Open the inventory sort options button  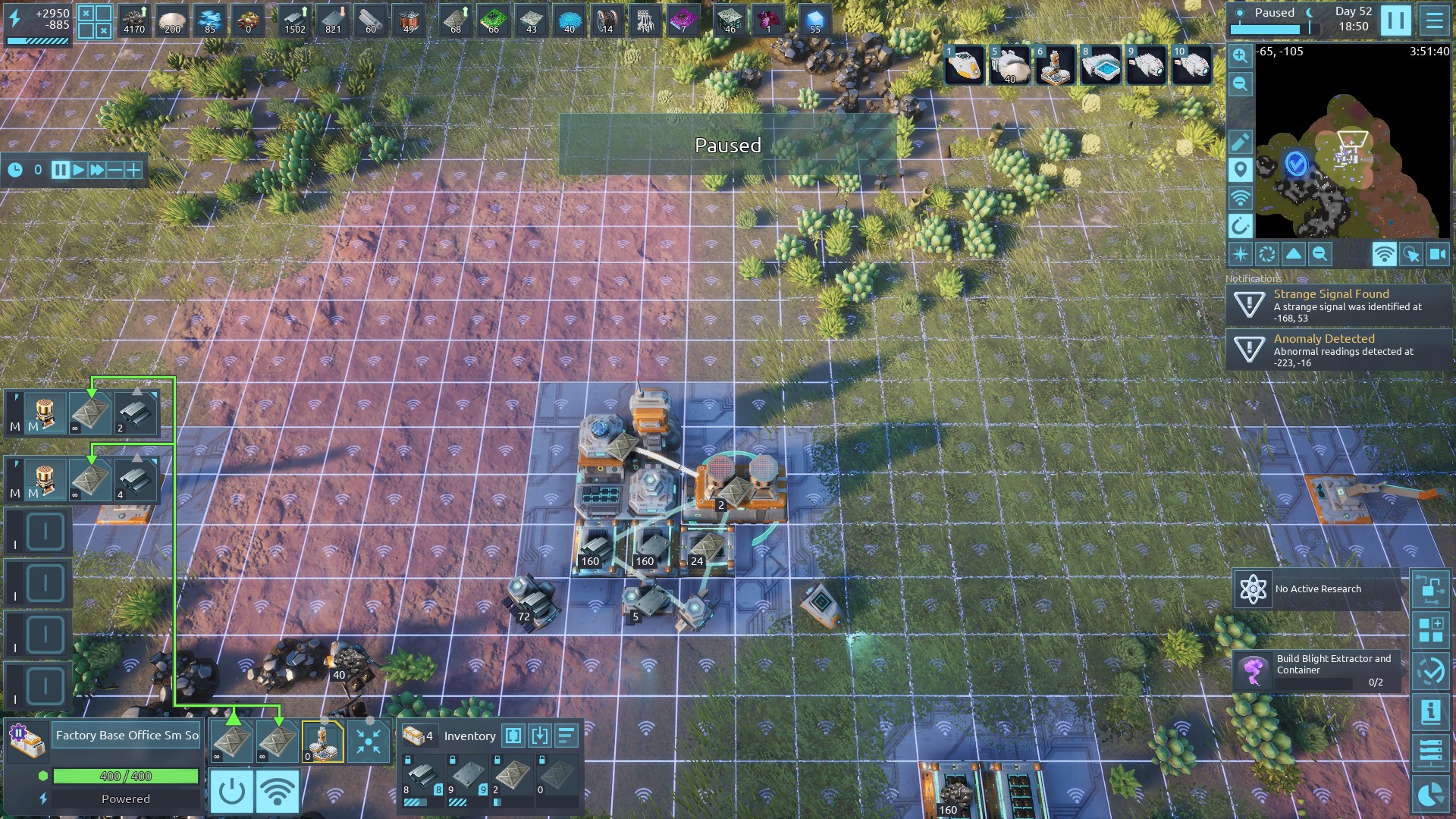coord(566,736)
